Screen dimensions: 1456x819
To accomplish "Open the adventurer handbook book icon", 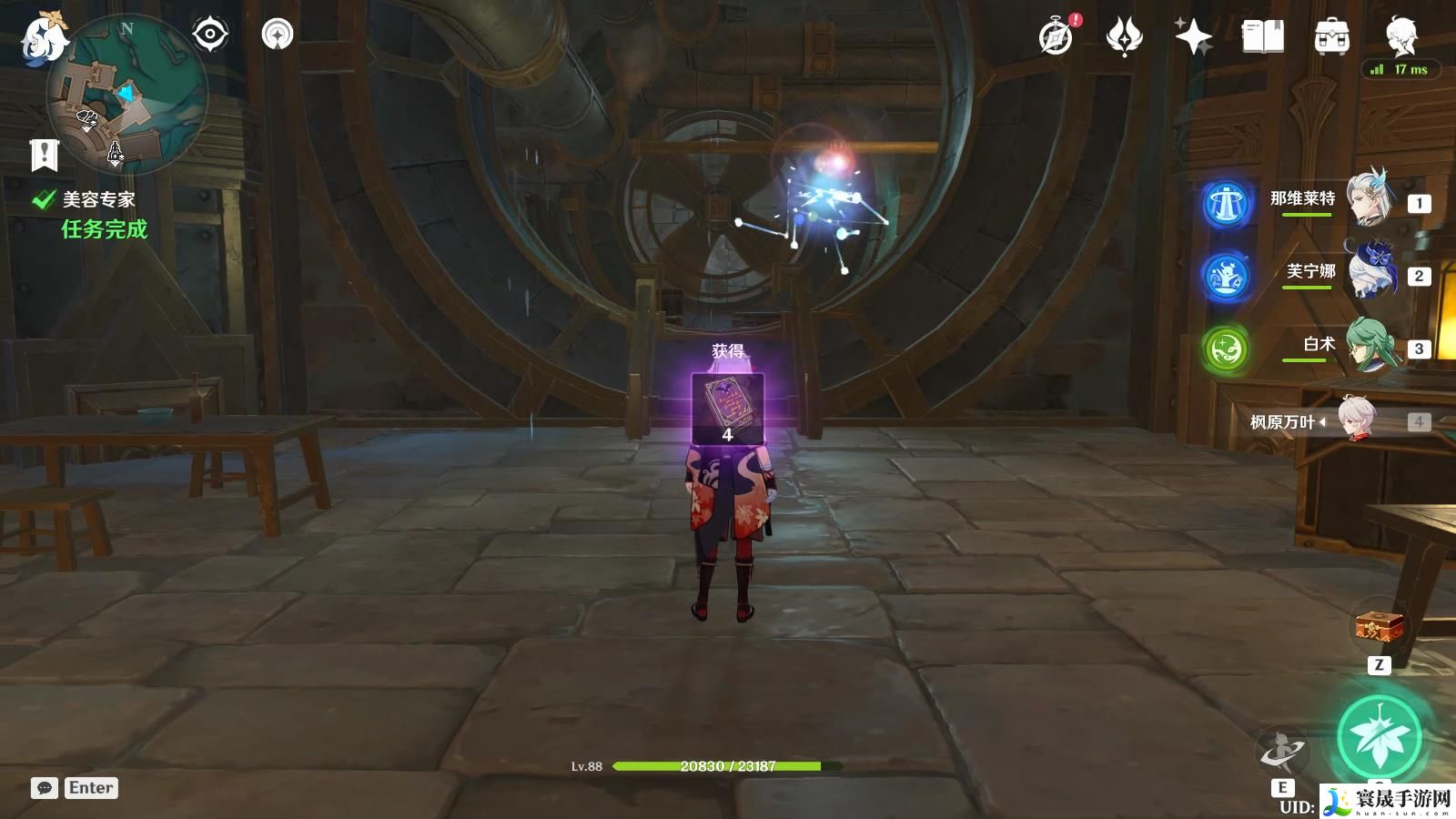I will [x=1263, y=37].
